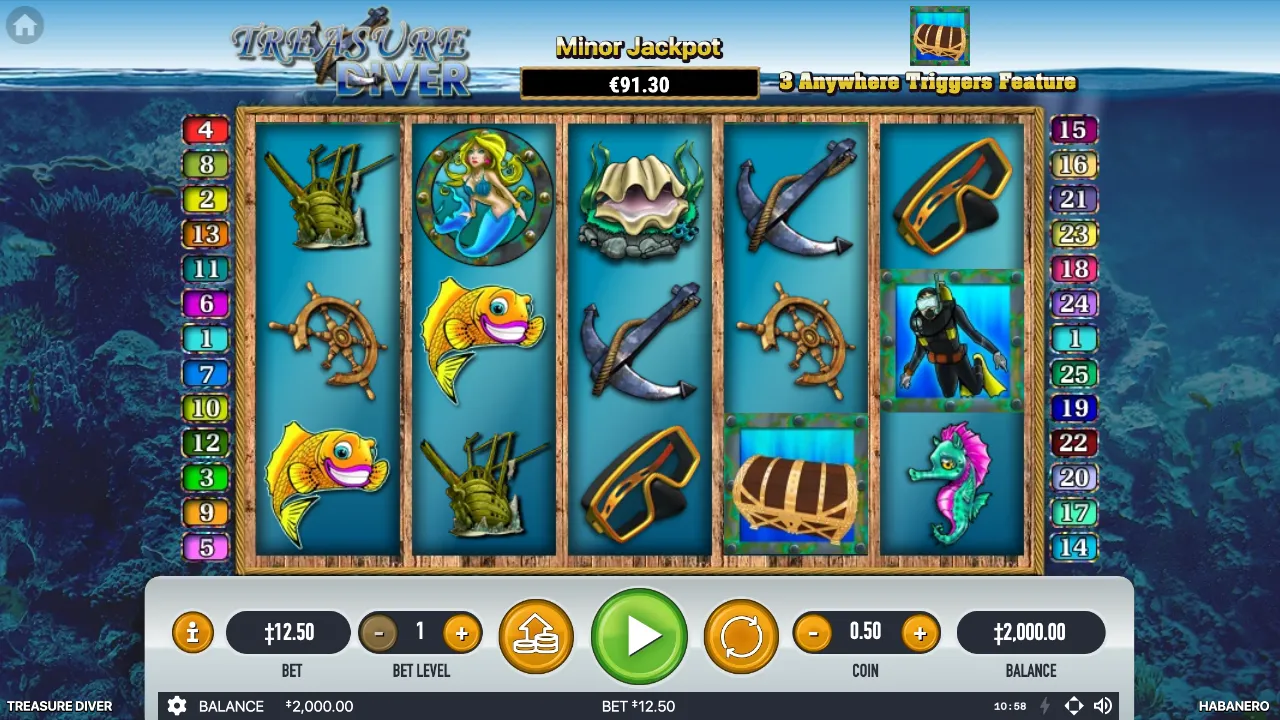Open the paytable info icon

click(x=193, y=632)
